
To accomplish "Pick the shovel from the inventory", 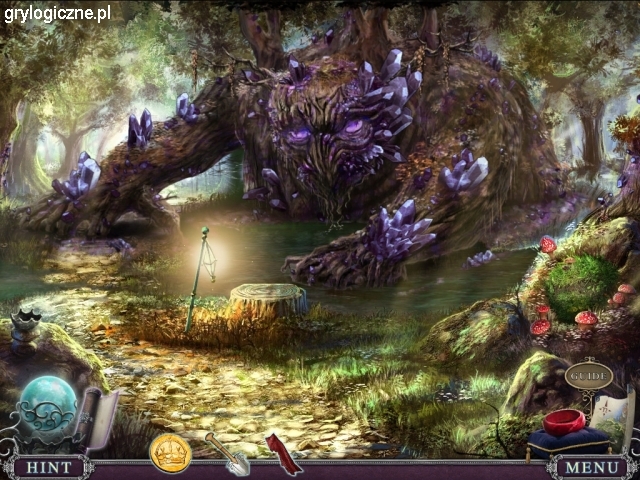I will [227, 453].
